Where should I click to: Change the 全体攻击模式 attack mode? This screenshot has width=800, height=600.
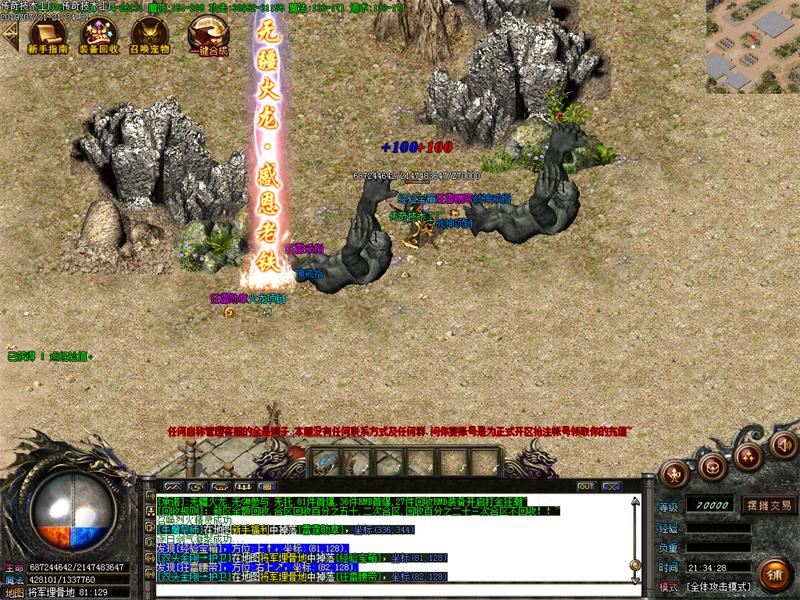(718, 586)
